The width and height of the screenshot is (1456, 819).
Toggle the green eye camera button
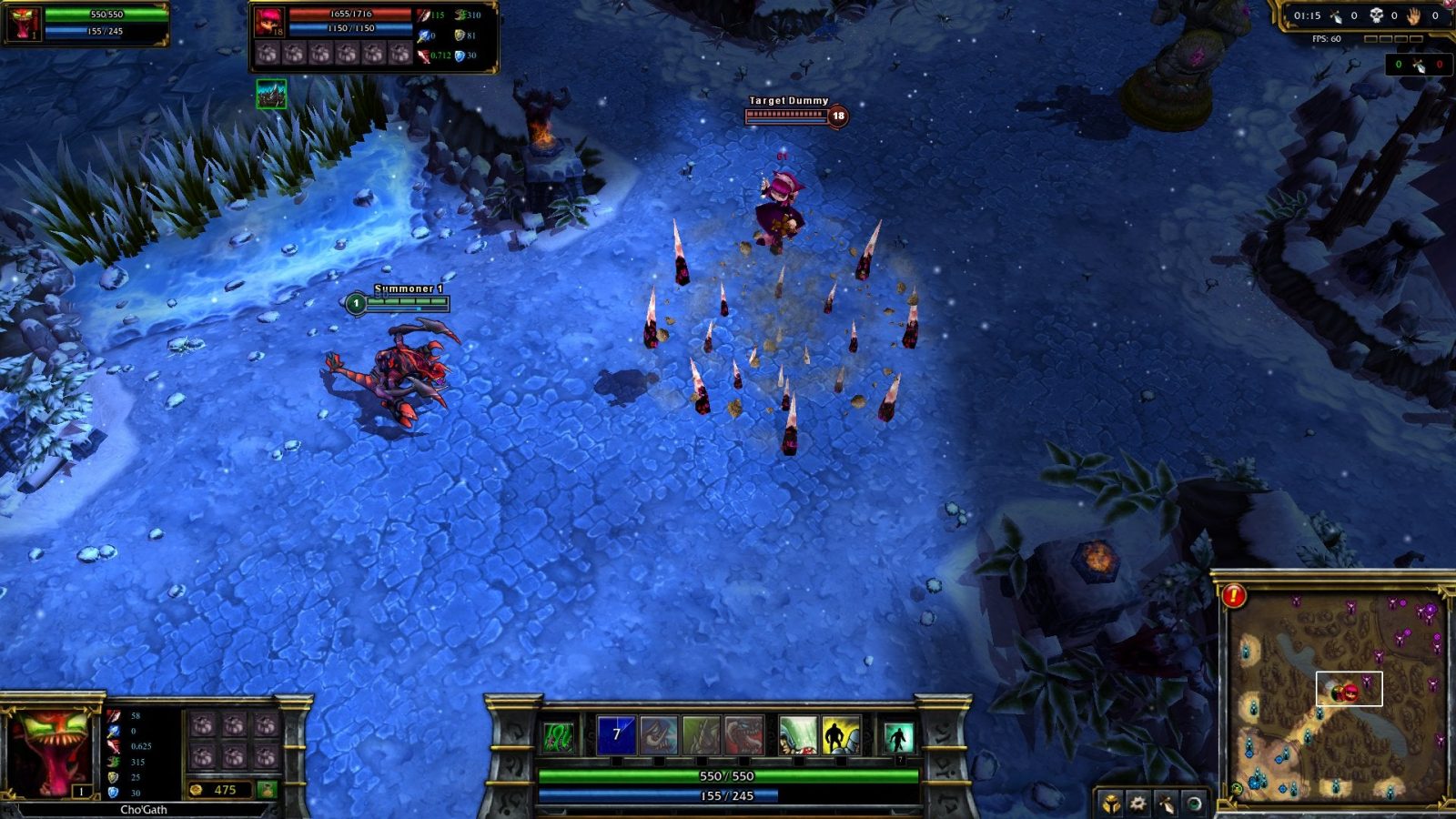coord(1193,804)
